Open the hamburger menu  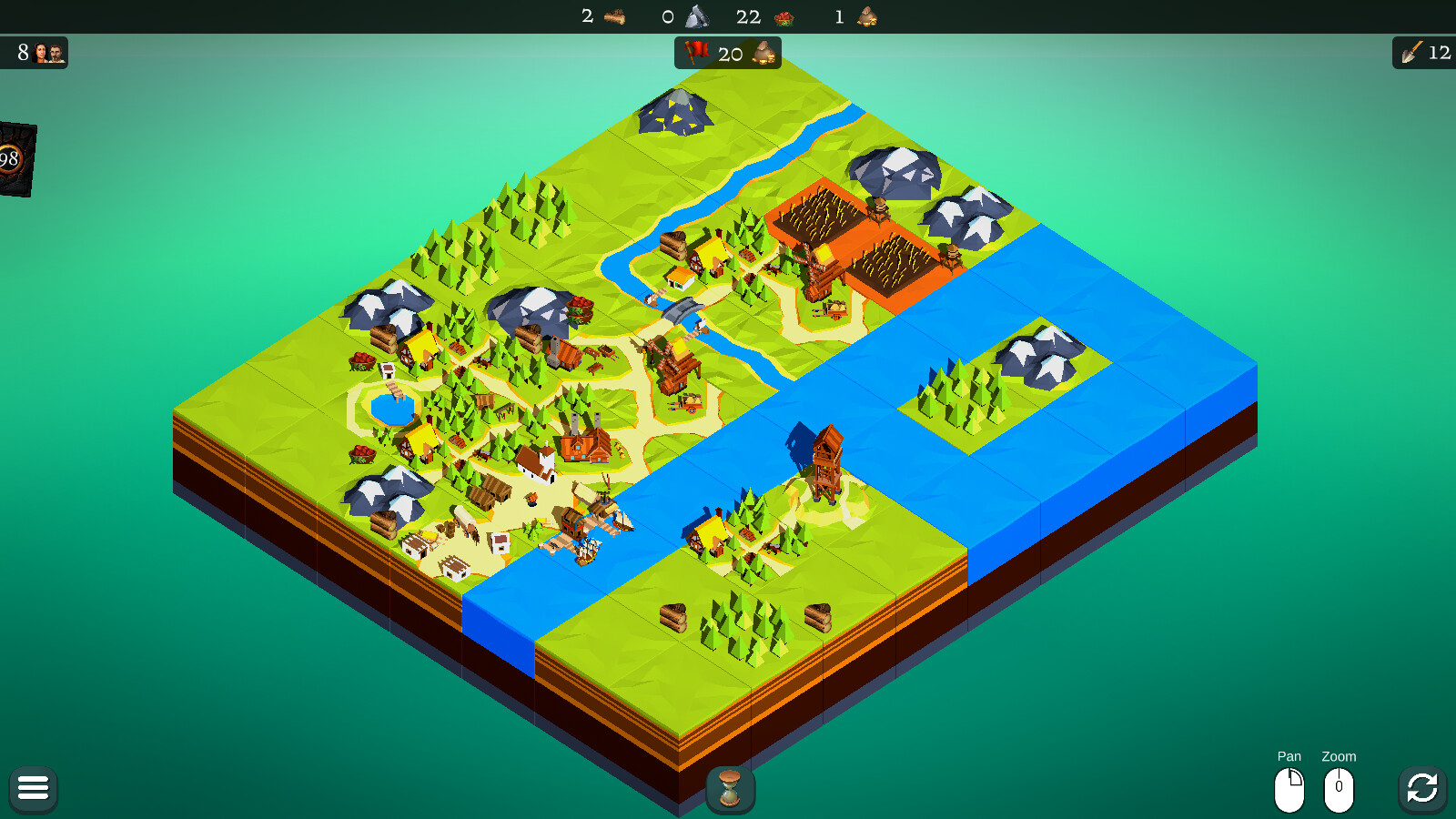(33, 788)
